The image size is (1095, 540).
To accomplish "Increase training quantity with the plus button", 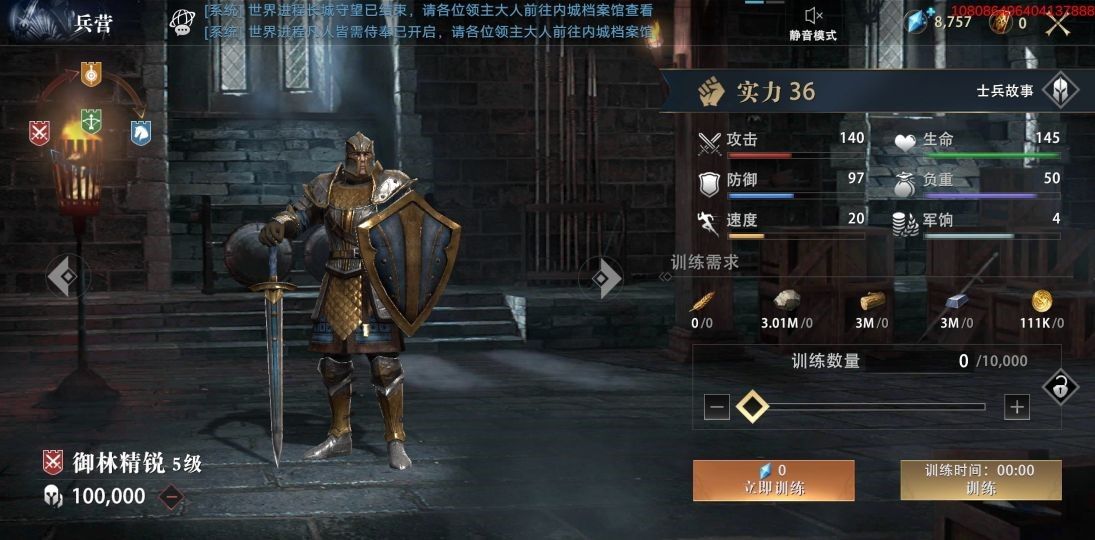I will [1016, 406].
